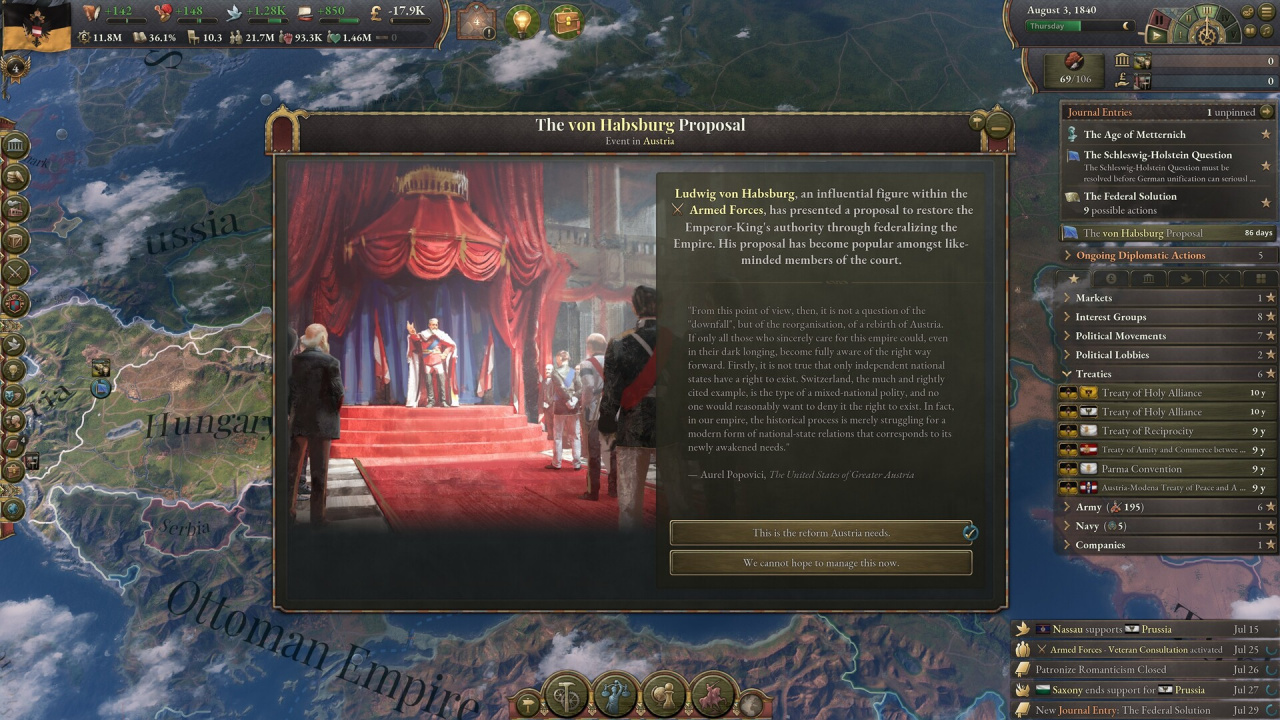The image size is (1280, 720).
Task: Collapse the Treaties outliner section
Action: point(1093,374)
